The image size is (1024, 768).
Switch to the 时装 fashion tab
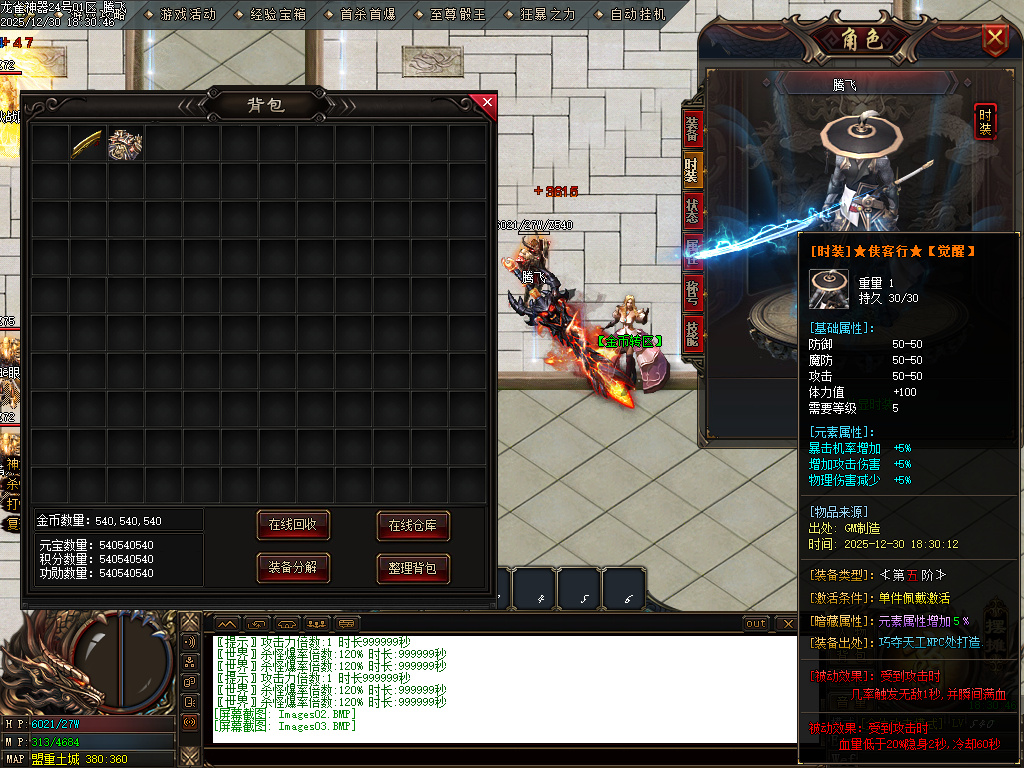(692, 170)
